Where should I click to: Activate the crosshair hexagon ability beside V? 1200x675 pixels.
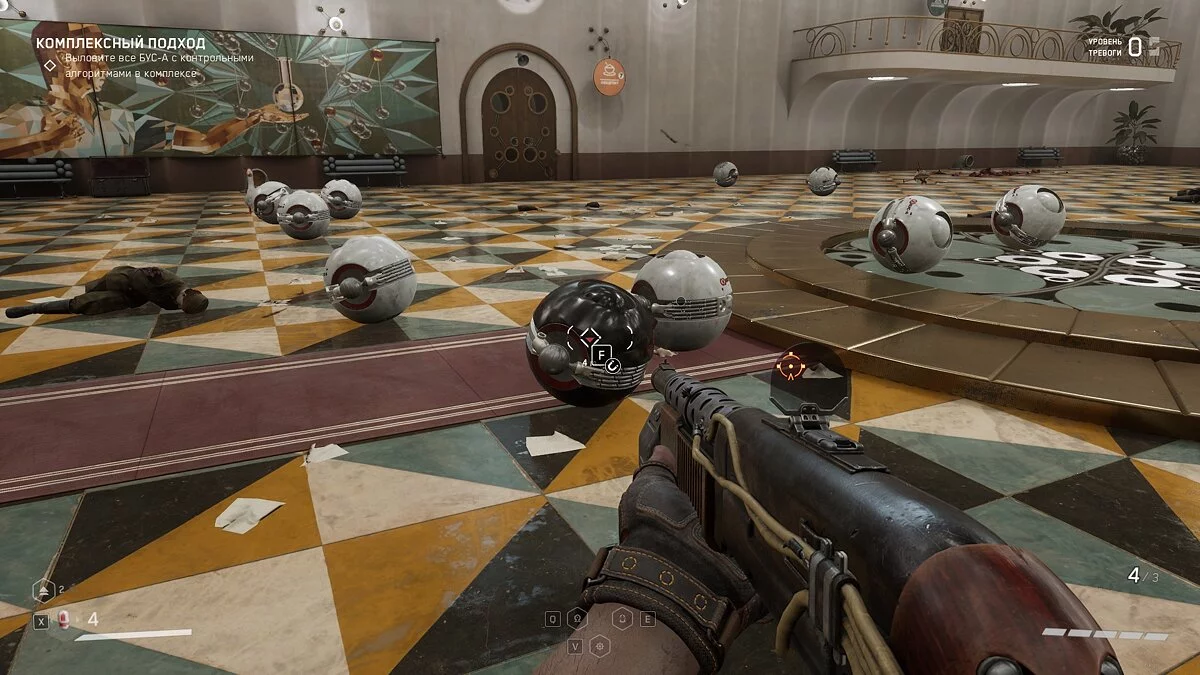[600, 646]
